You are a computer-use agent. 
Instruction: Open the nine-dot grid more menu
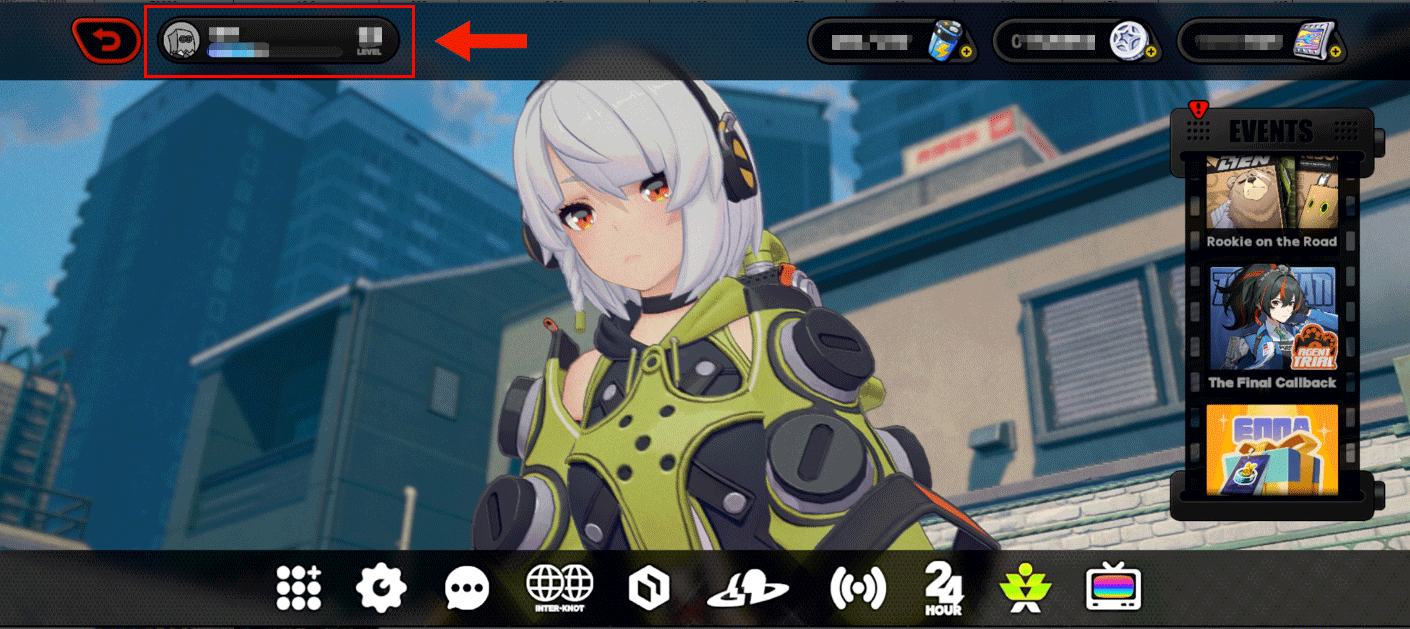(299, 587)
